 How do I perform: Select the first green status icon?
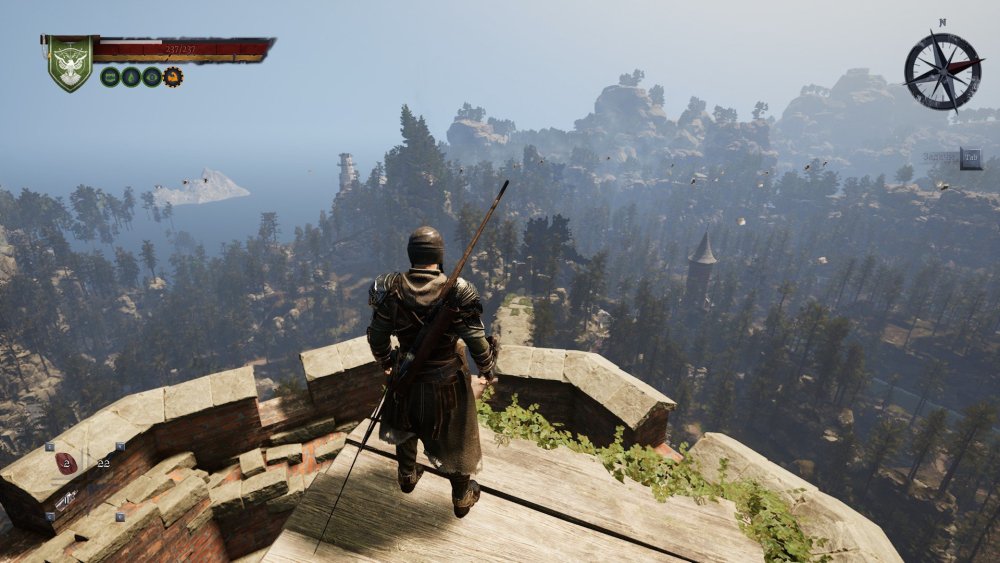(x=110, y=77)
